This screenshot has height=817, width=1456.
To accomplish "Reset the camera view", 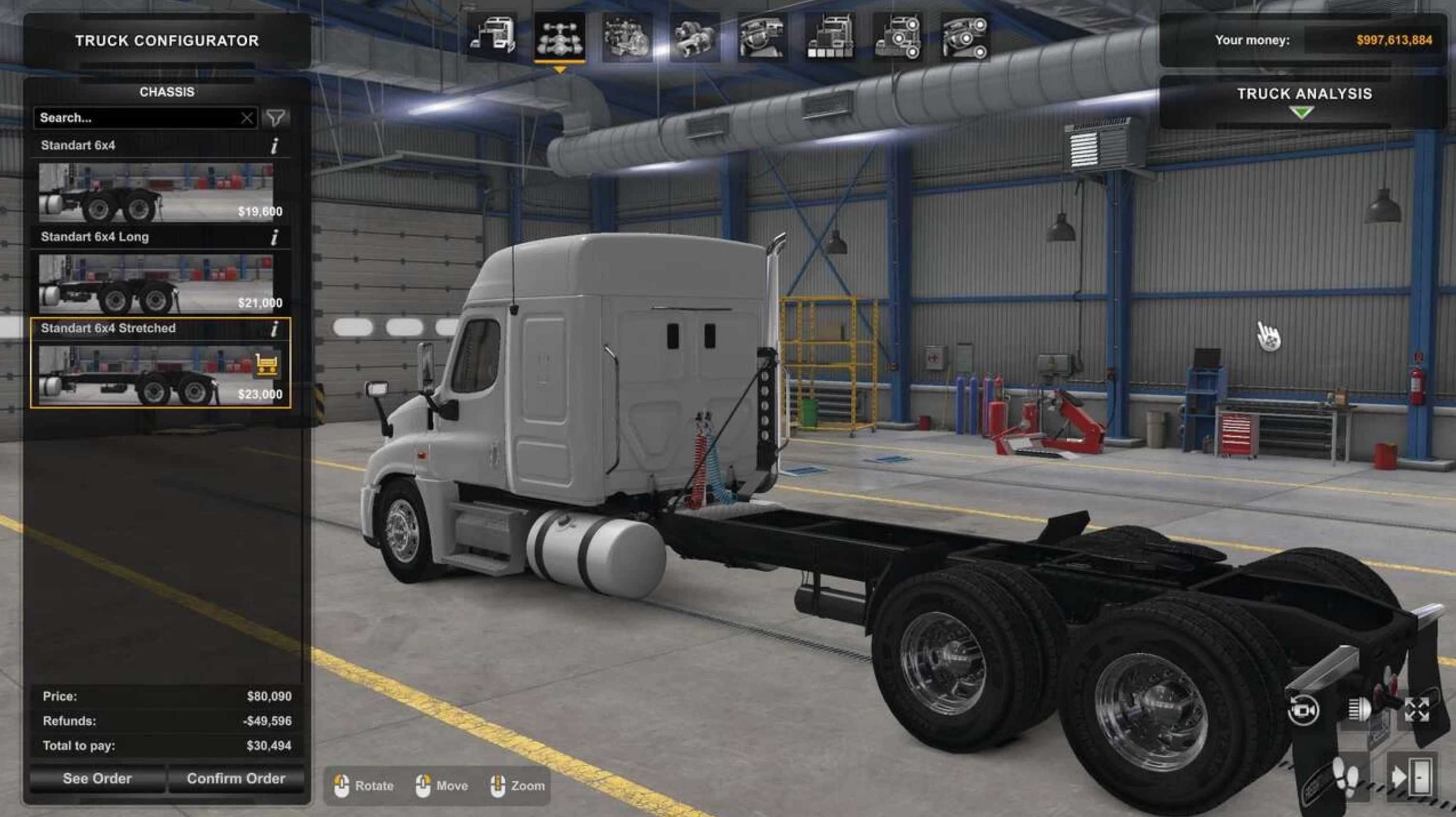I will (x=1303, y=710).
